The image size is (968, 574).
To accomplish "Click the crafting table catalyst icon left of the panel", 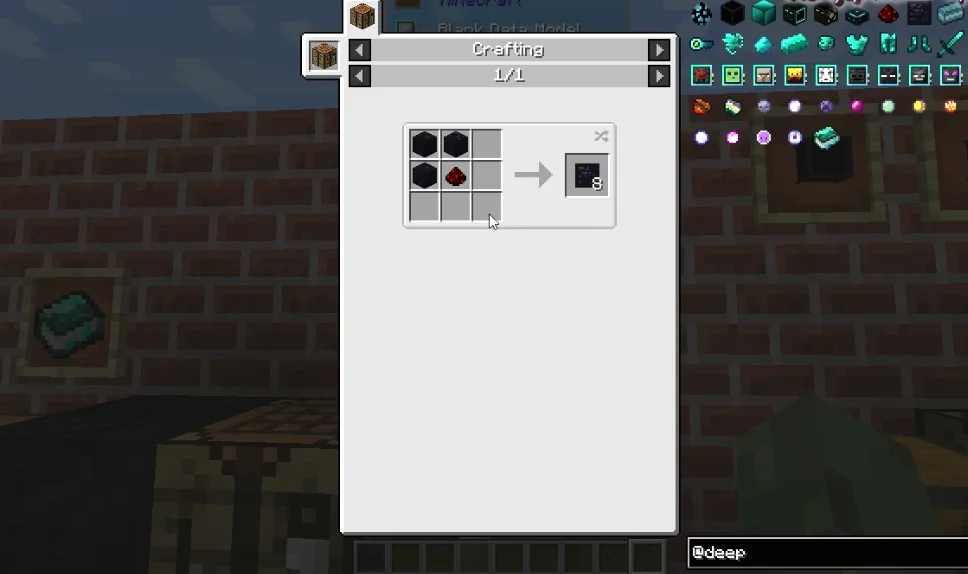I will point(322,56).
